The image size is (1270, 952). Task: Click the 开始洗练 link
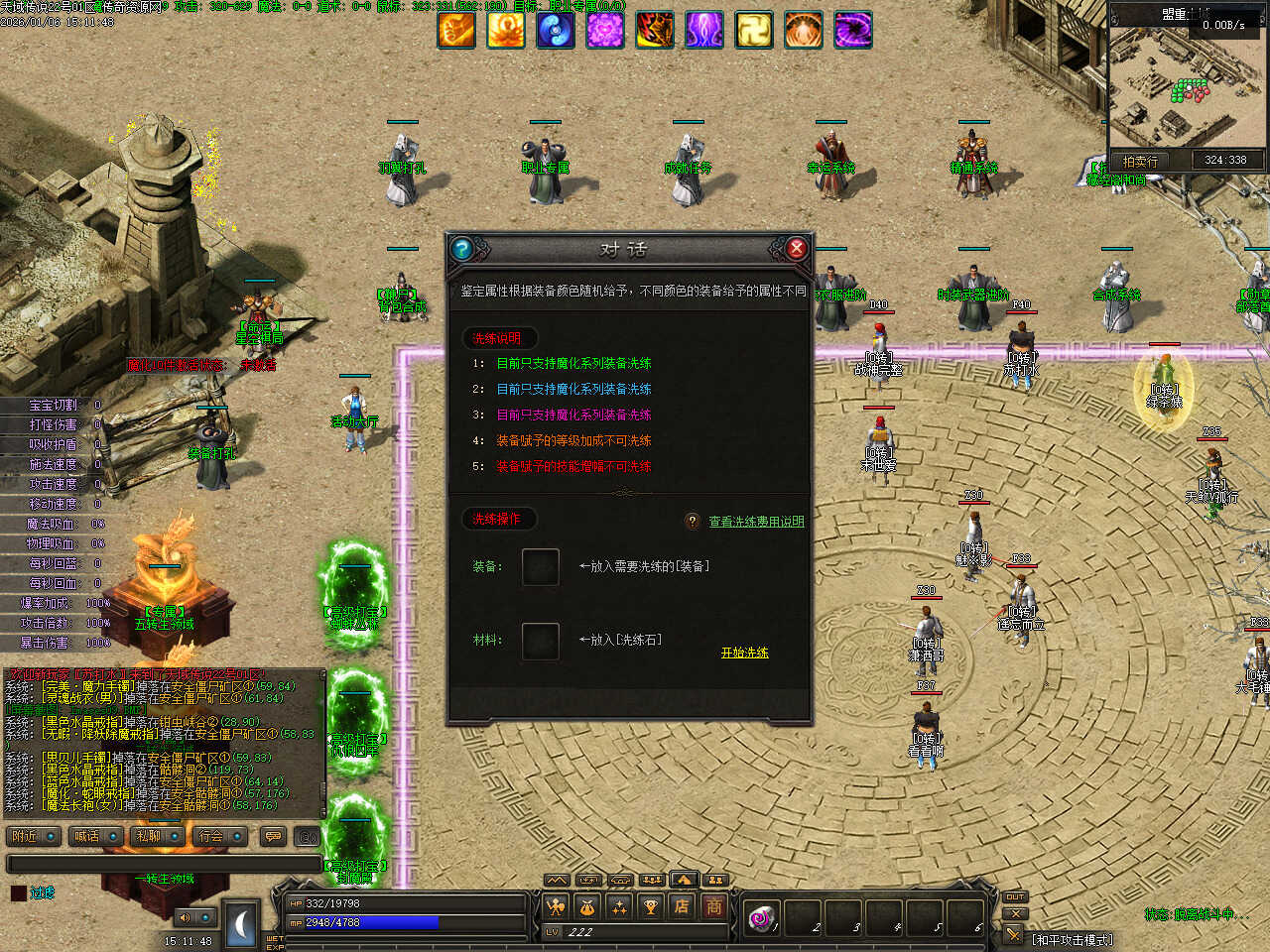point(744,653)
